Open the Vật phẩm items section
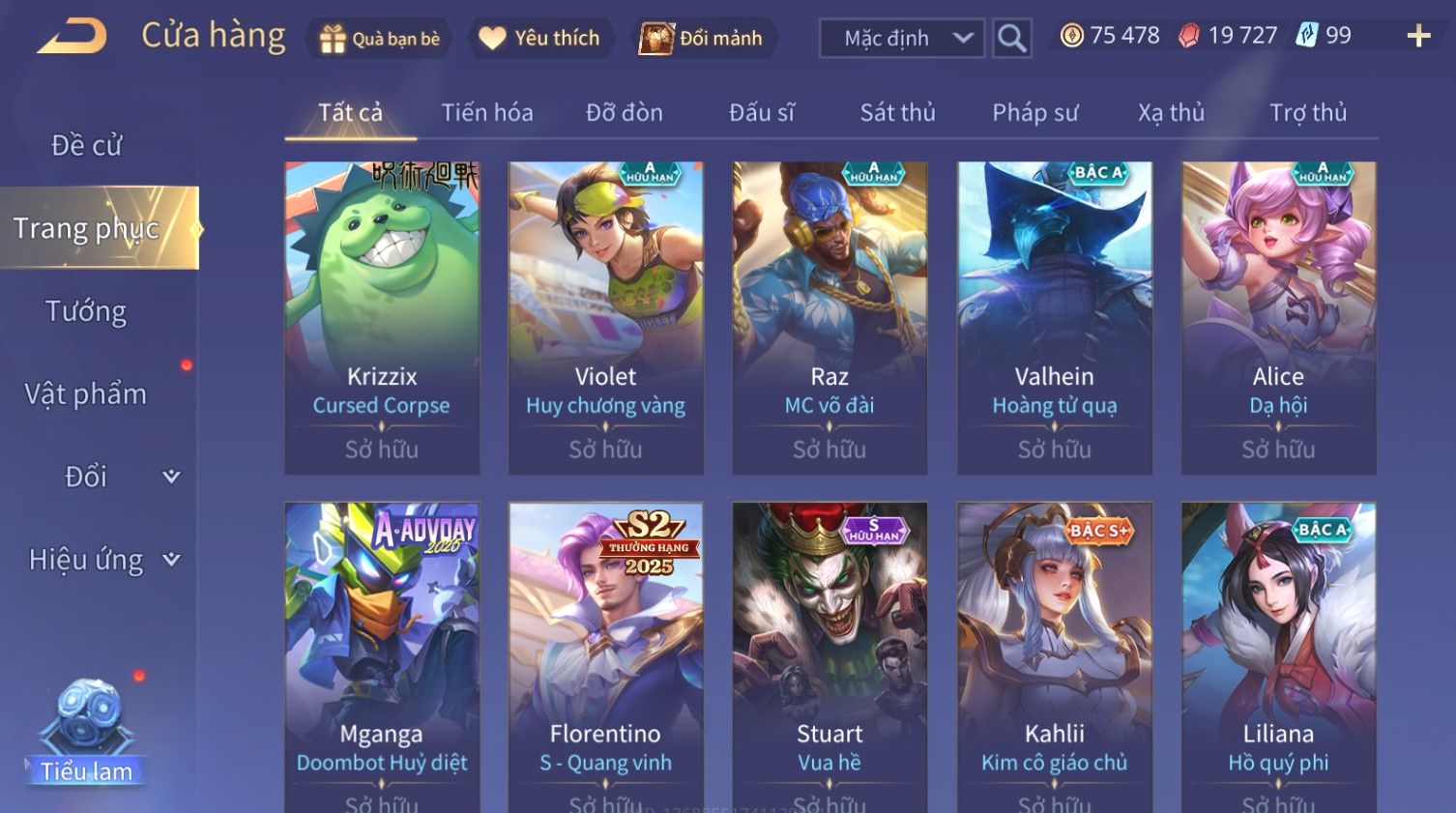The width and height of the screenshot is (1456, 813). click(x=86, y=394)
